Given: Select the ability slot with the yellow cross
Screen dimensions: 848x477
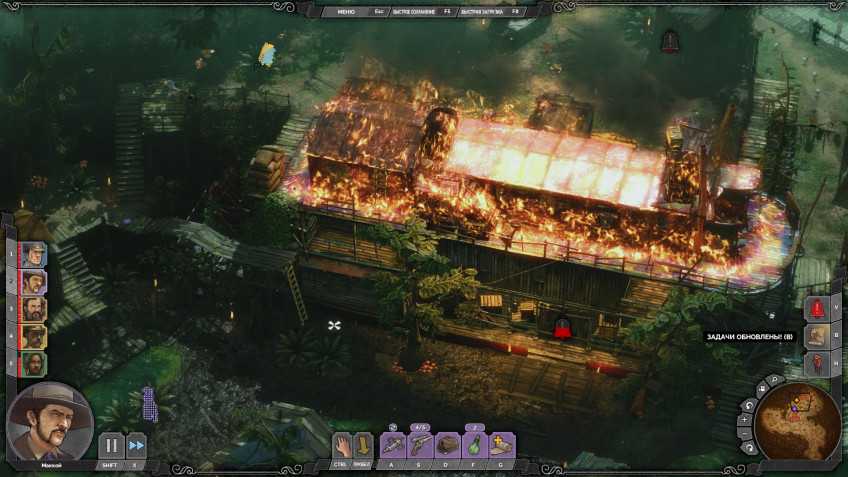Looking at the screenshot, I should pyautogui.click(x=501, y=444).
